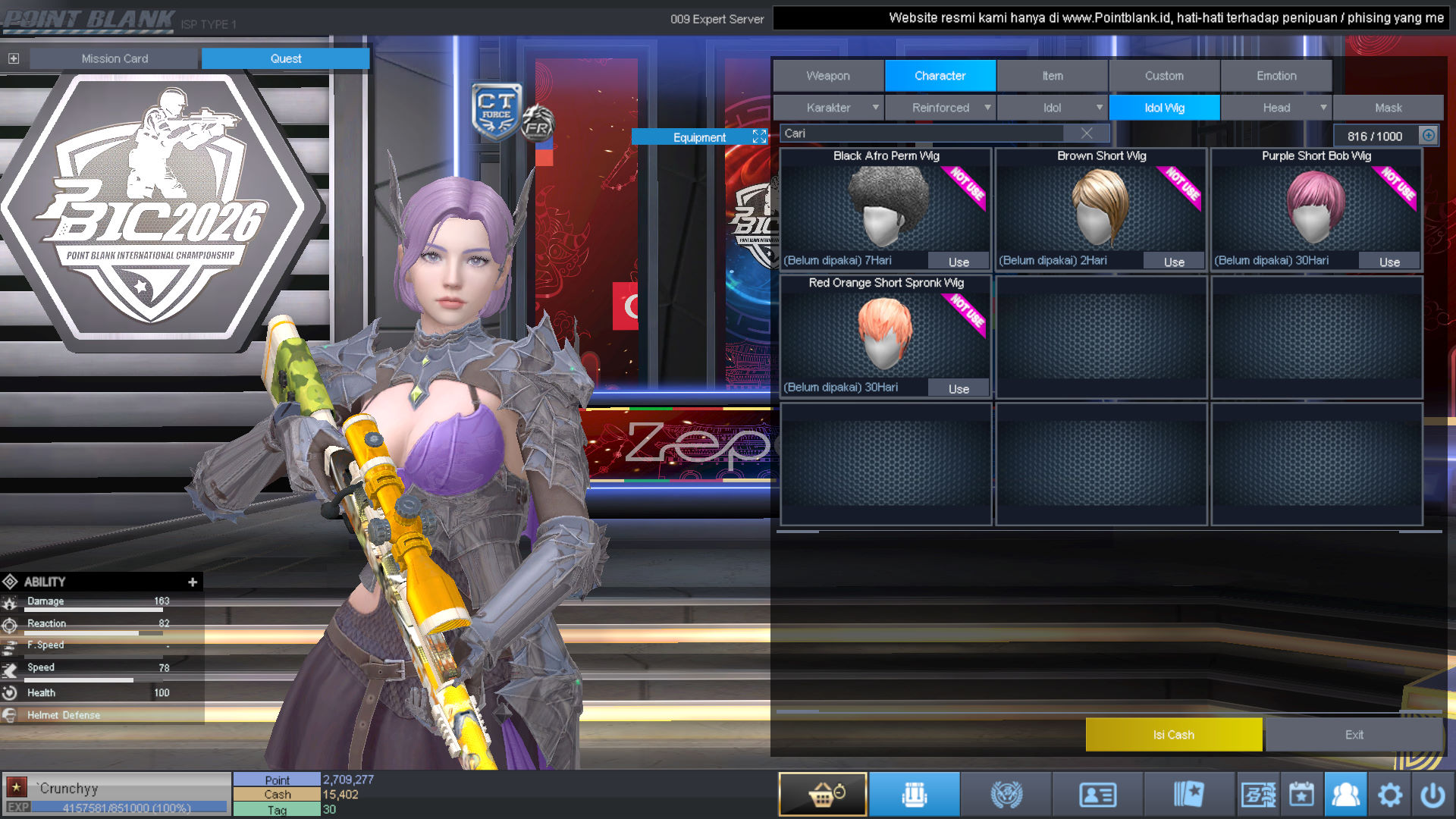Click the Cari search field
Image resolution: width=1456 pixels, height=819 pixels.
(921, 133)
